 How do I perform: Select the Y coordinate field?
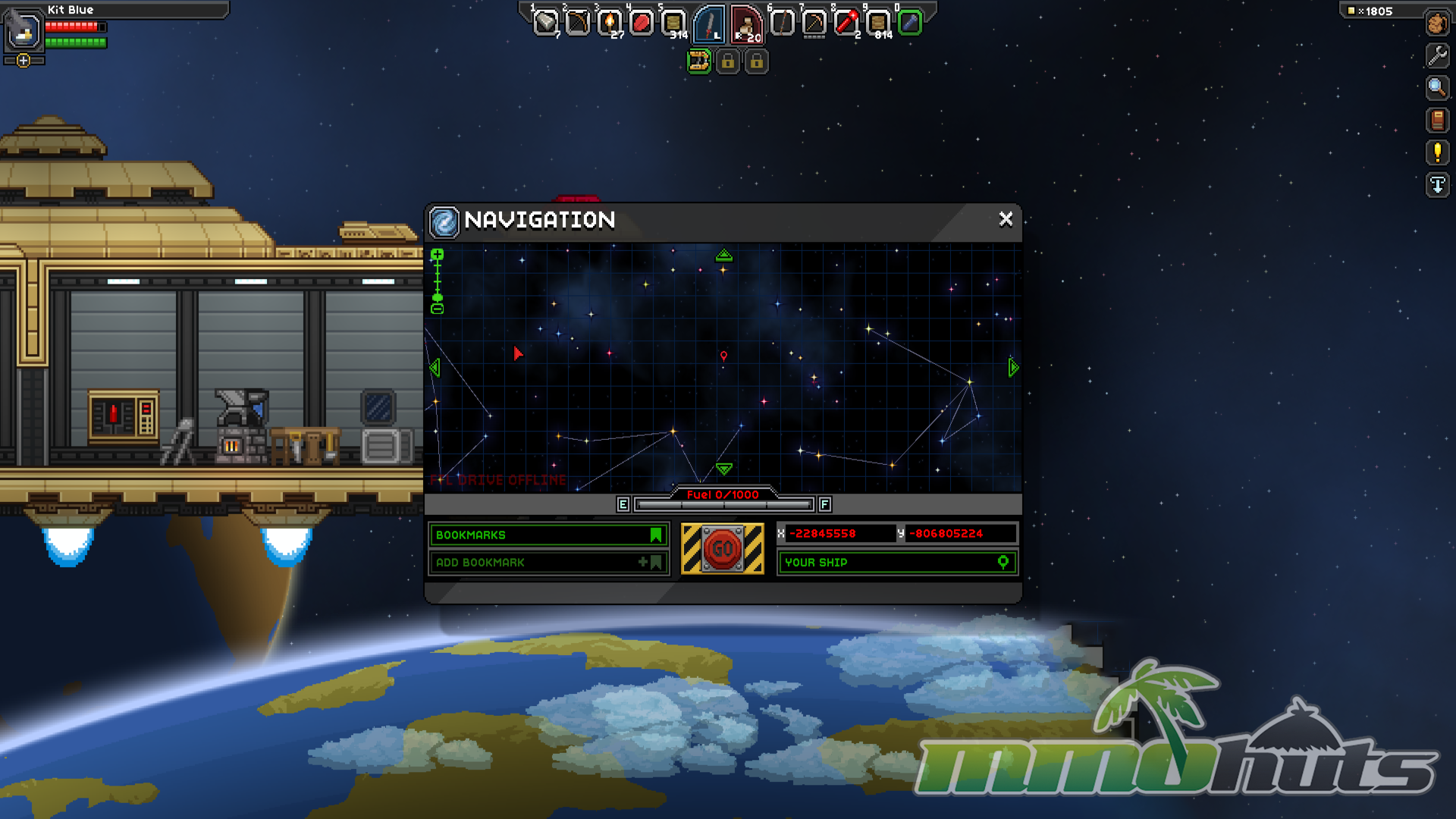960,534
